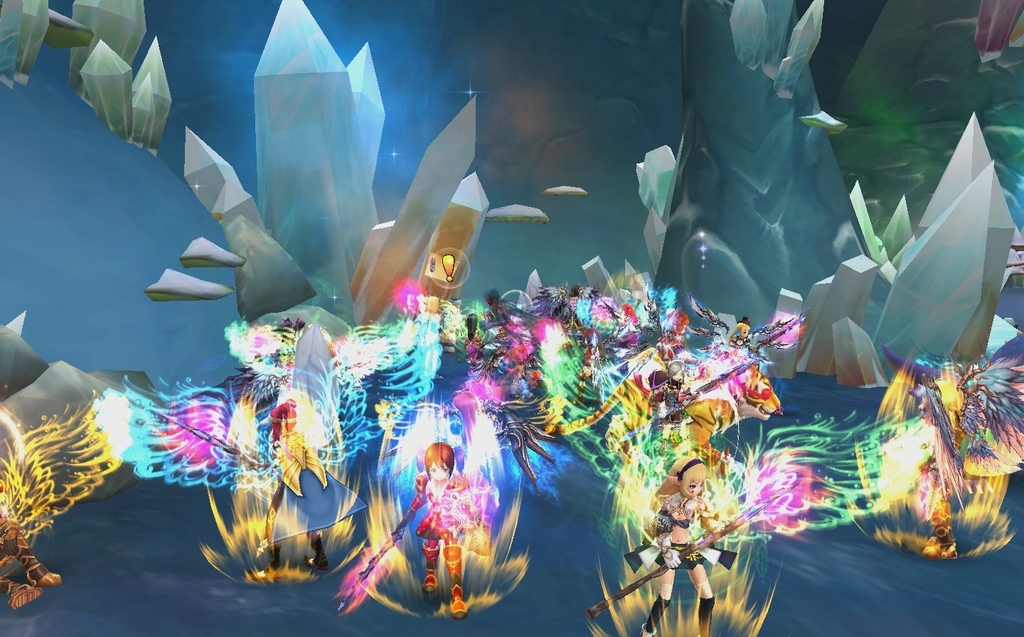Viewport: 1024px width, 637px height.
Task: Click the exclamation mark quest bubble
Action: [x=449, y=267]
